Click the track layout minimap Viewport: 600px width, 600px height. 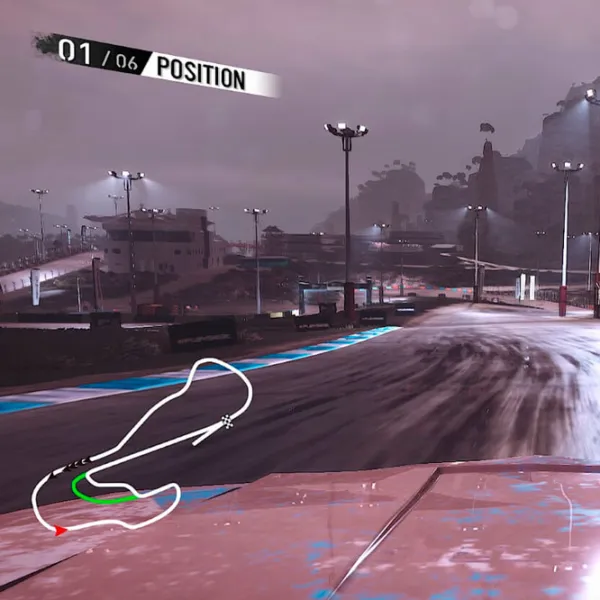coord(140,445)
